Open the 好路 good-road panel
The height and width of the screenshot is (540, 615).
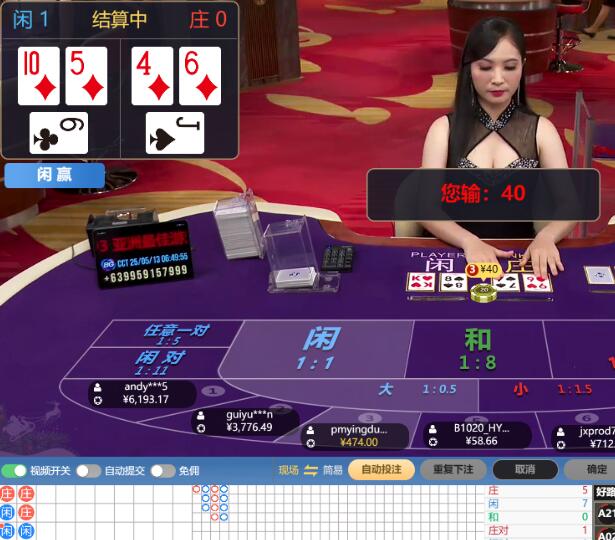coord(606,491)
